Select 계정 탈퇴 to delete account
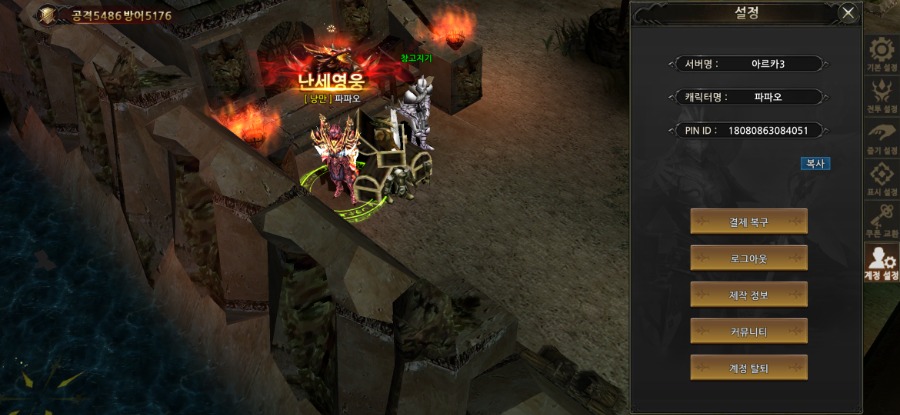This screenshot has width=900, height=415. (x=748, y=367)
